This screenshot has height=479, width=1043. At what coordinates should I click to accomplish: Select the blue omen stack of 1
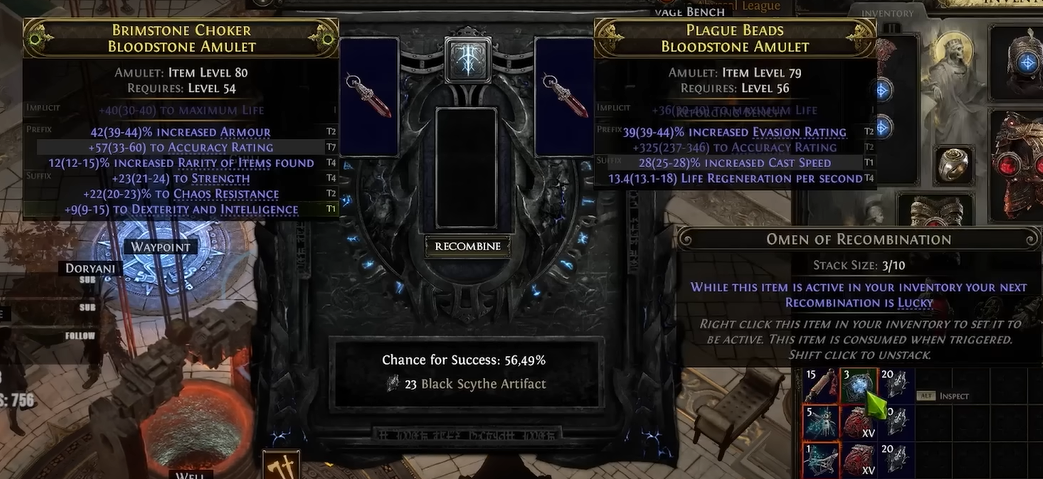(819, 459)
